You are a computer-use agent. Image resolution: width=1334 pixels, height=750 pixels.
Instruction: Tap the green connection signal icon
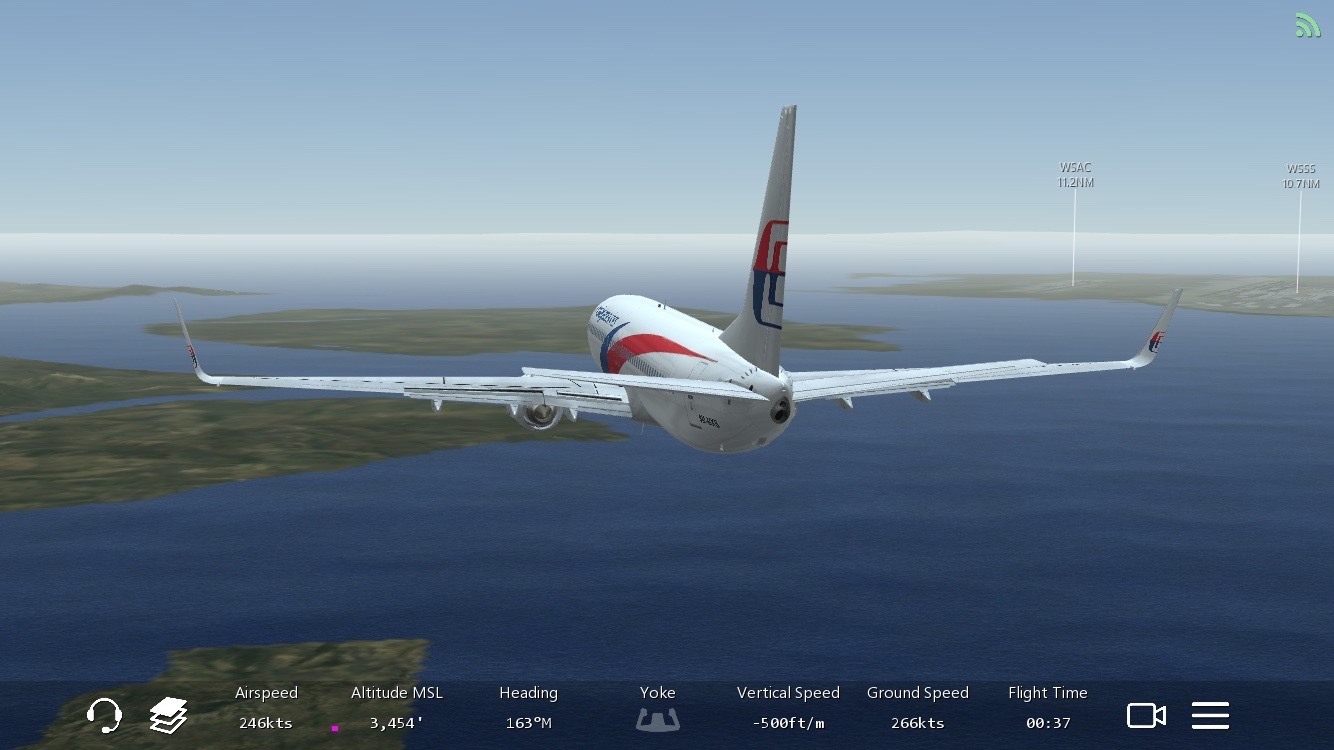pyautogui.click(x=1307, y=25)
